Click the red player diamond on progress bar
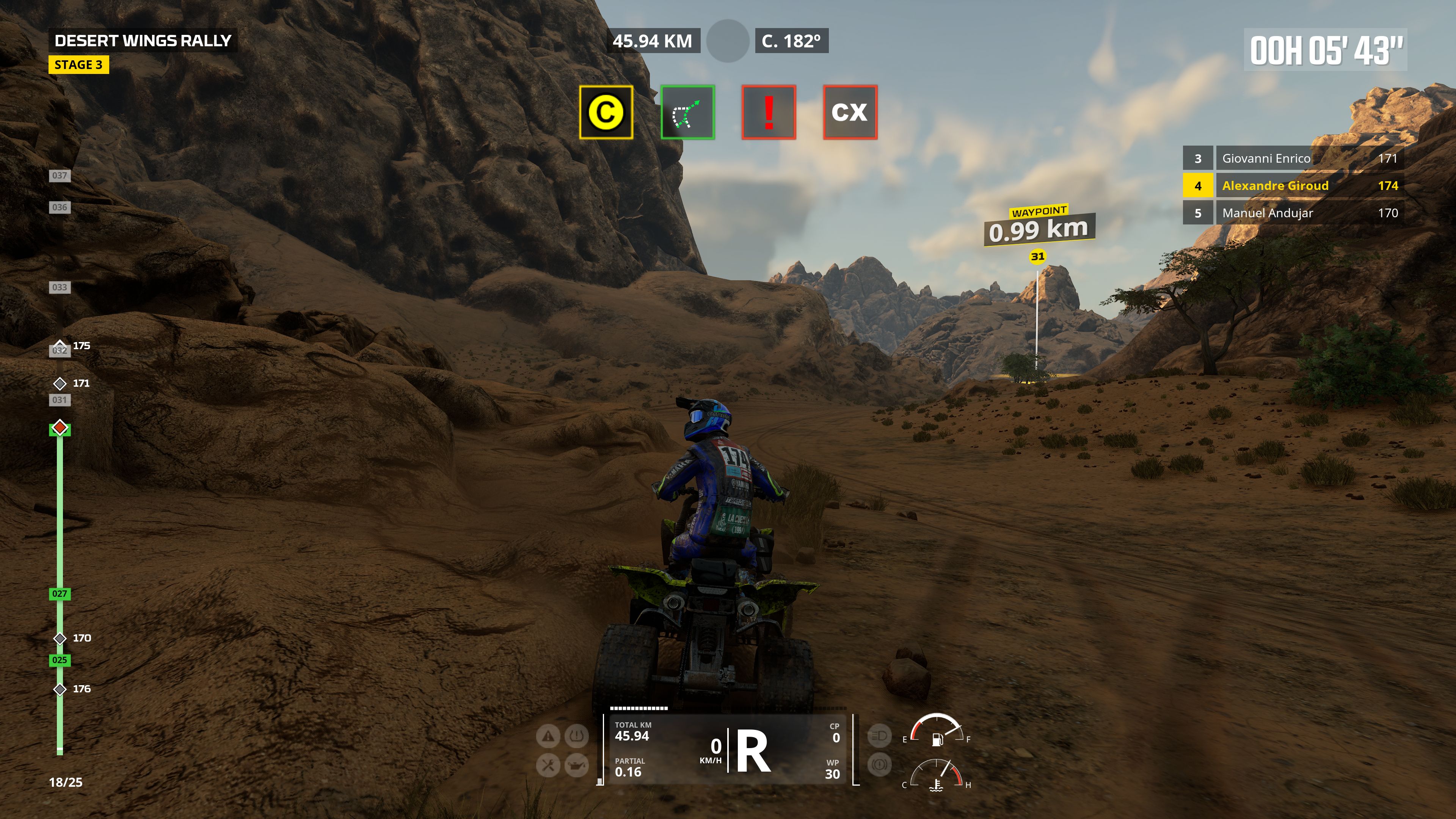 60,427
